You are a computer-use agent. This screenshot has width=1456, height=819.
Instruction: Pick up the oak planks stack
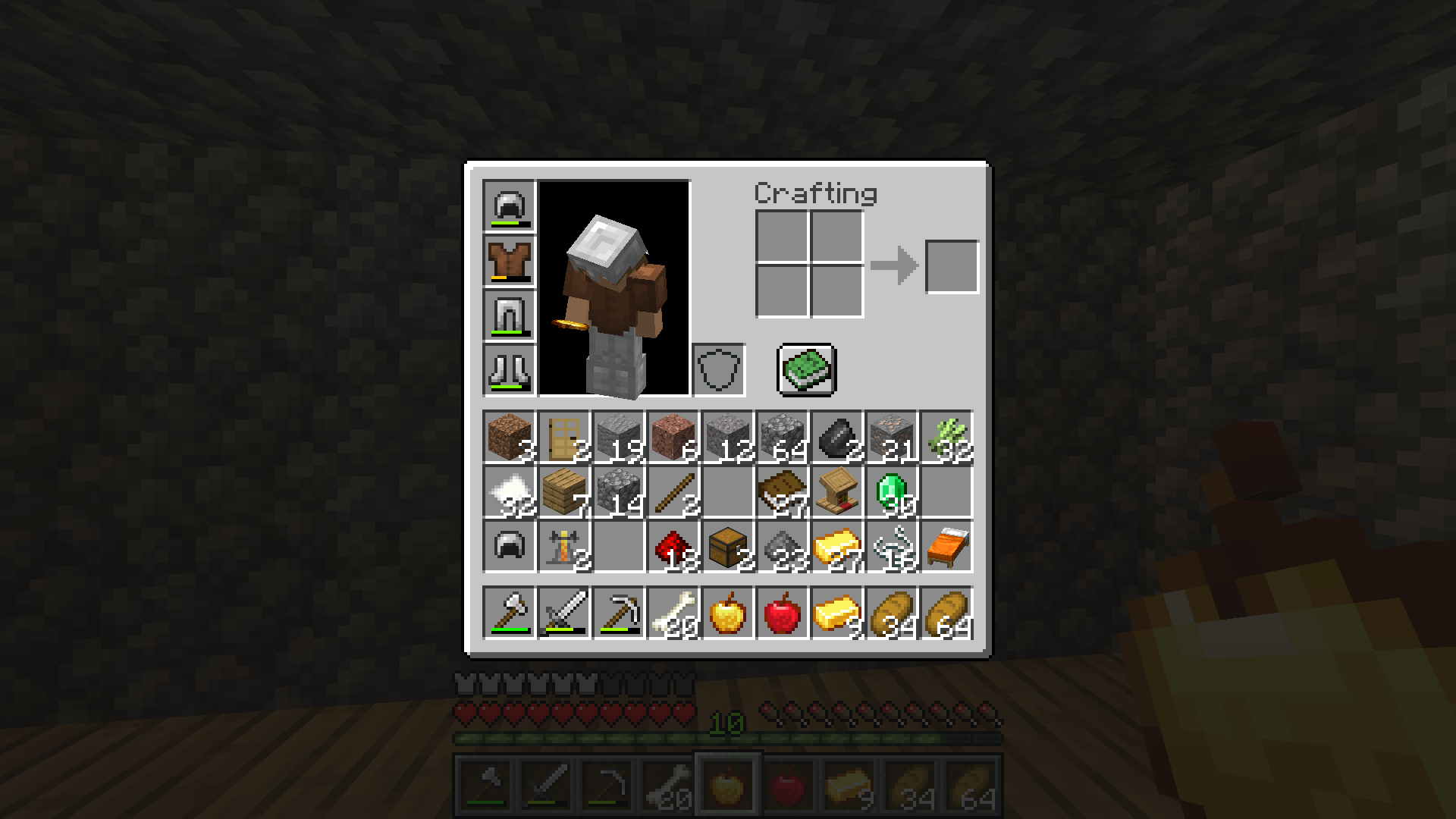[563, 492]
